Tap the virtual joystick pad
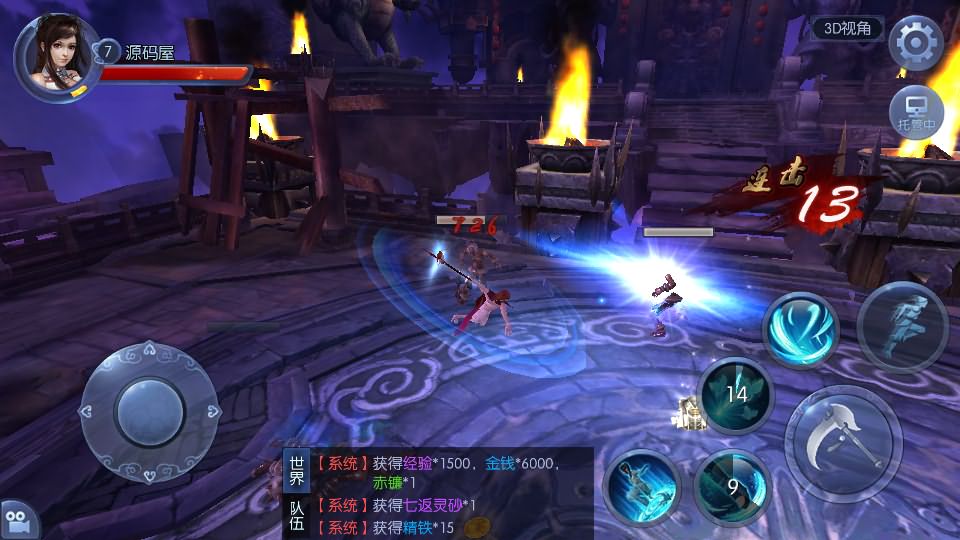The height and width of the screenshot is (540, 960). pyautogui.click(x=149, y=409)
